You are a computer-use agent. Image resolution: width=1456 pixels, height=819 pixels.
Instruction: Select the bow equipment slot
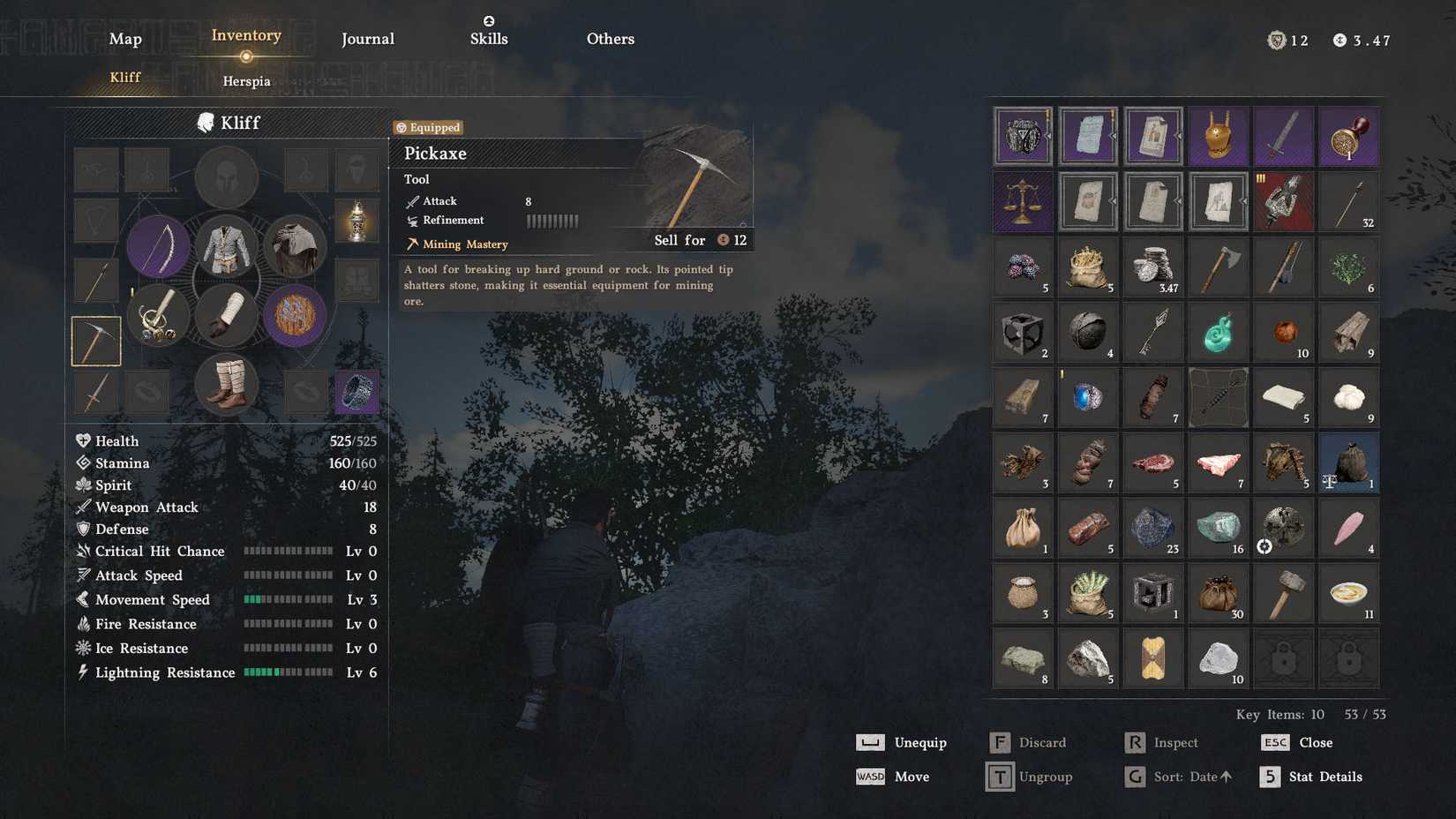tap(159, 247)
